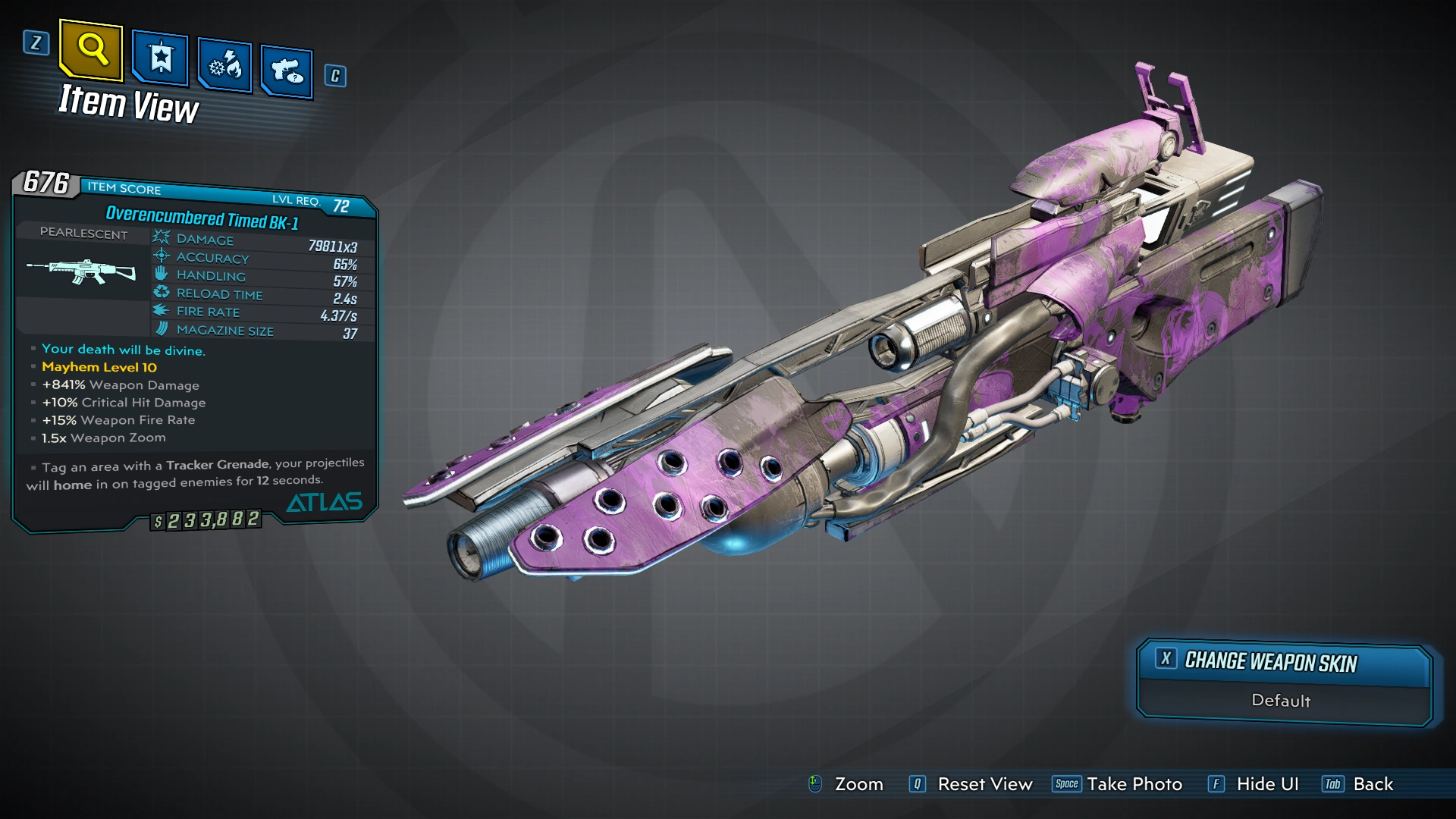Switch to the star badge tab

(160, 58)
